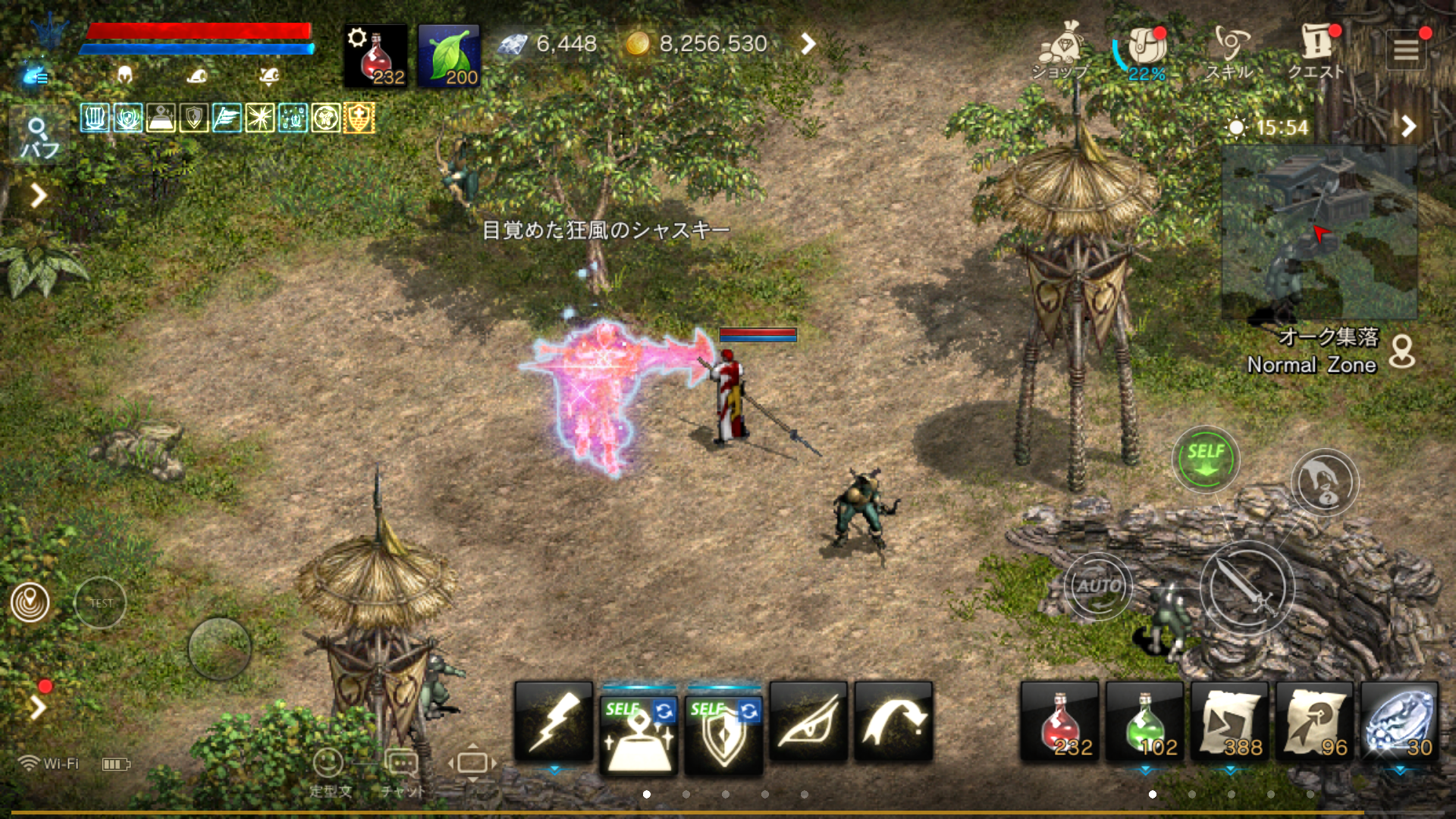Activate the lightning bolt skill
This screenshot has height=819, width=1456.
pyautogui.click(x=554, y=722)
